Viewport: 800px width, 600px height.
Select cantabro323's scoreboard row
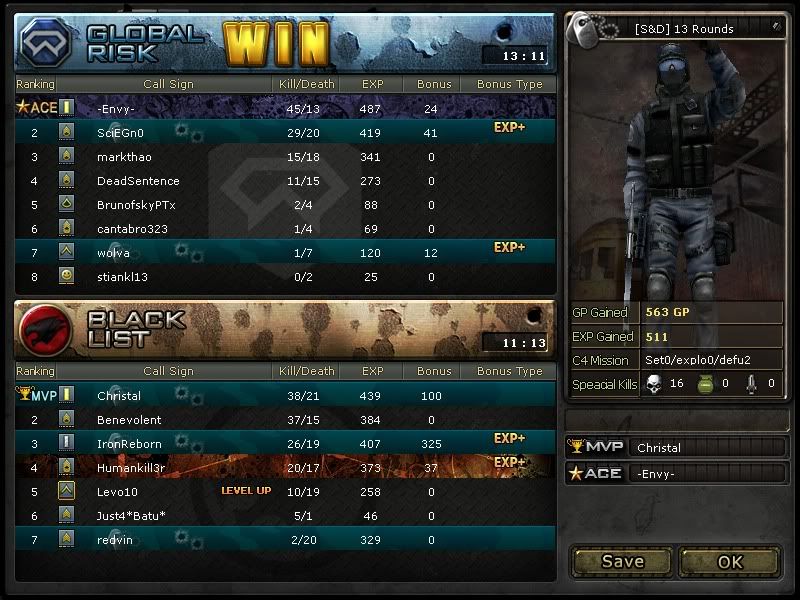pyautogui.click(x=285, y=229)
